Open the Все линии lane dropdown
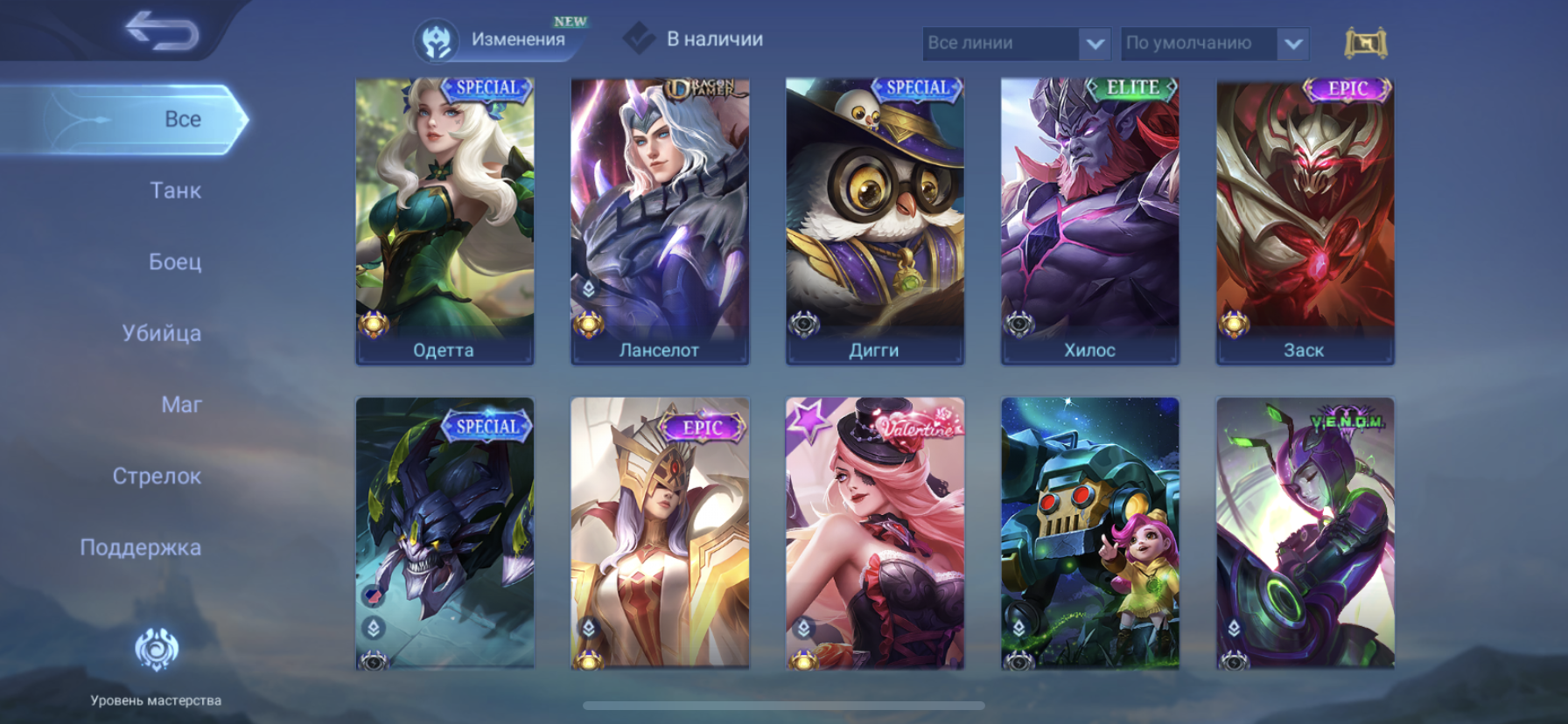 coord(1016,43)
